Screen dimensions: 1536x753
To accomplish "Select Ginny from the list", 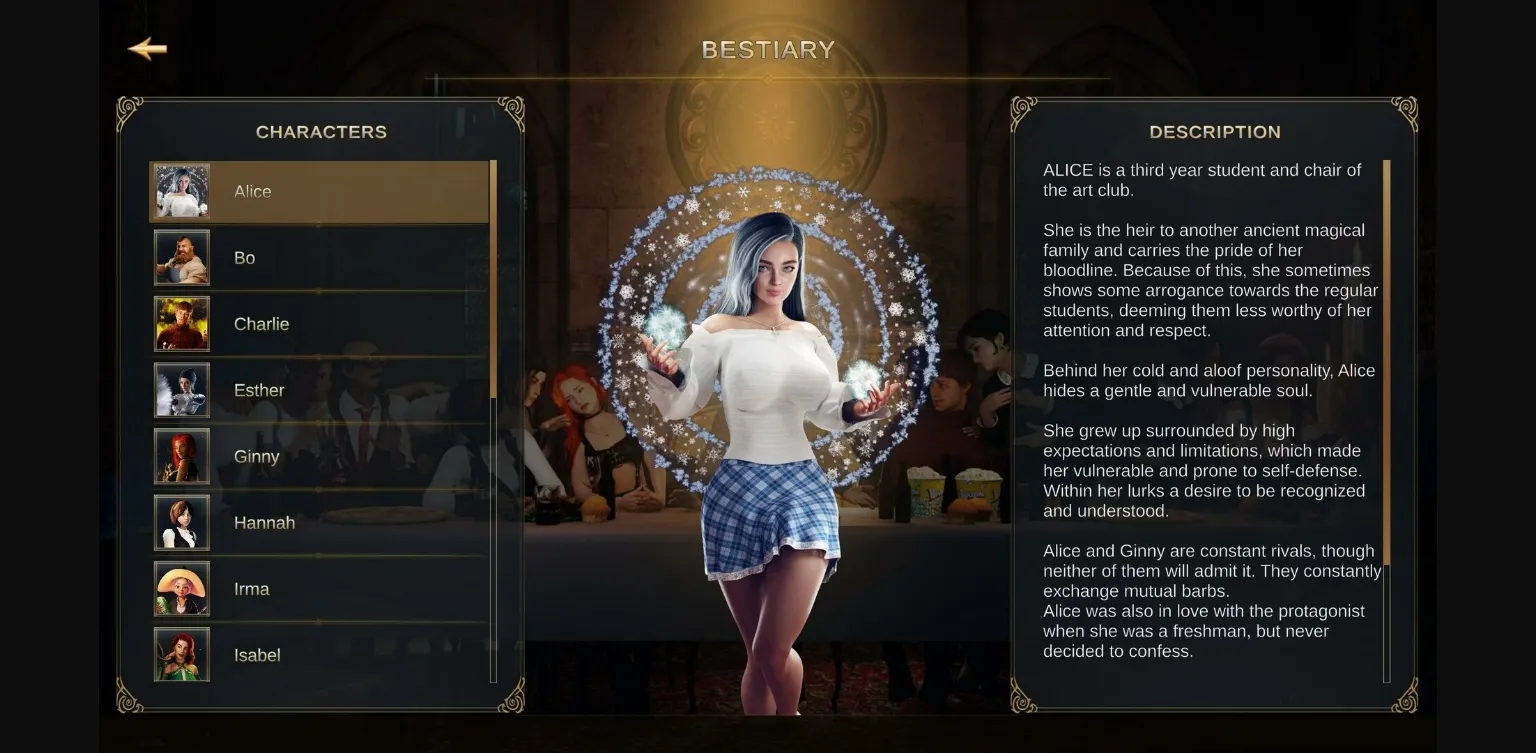I will tap(318, 456).
